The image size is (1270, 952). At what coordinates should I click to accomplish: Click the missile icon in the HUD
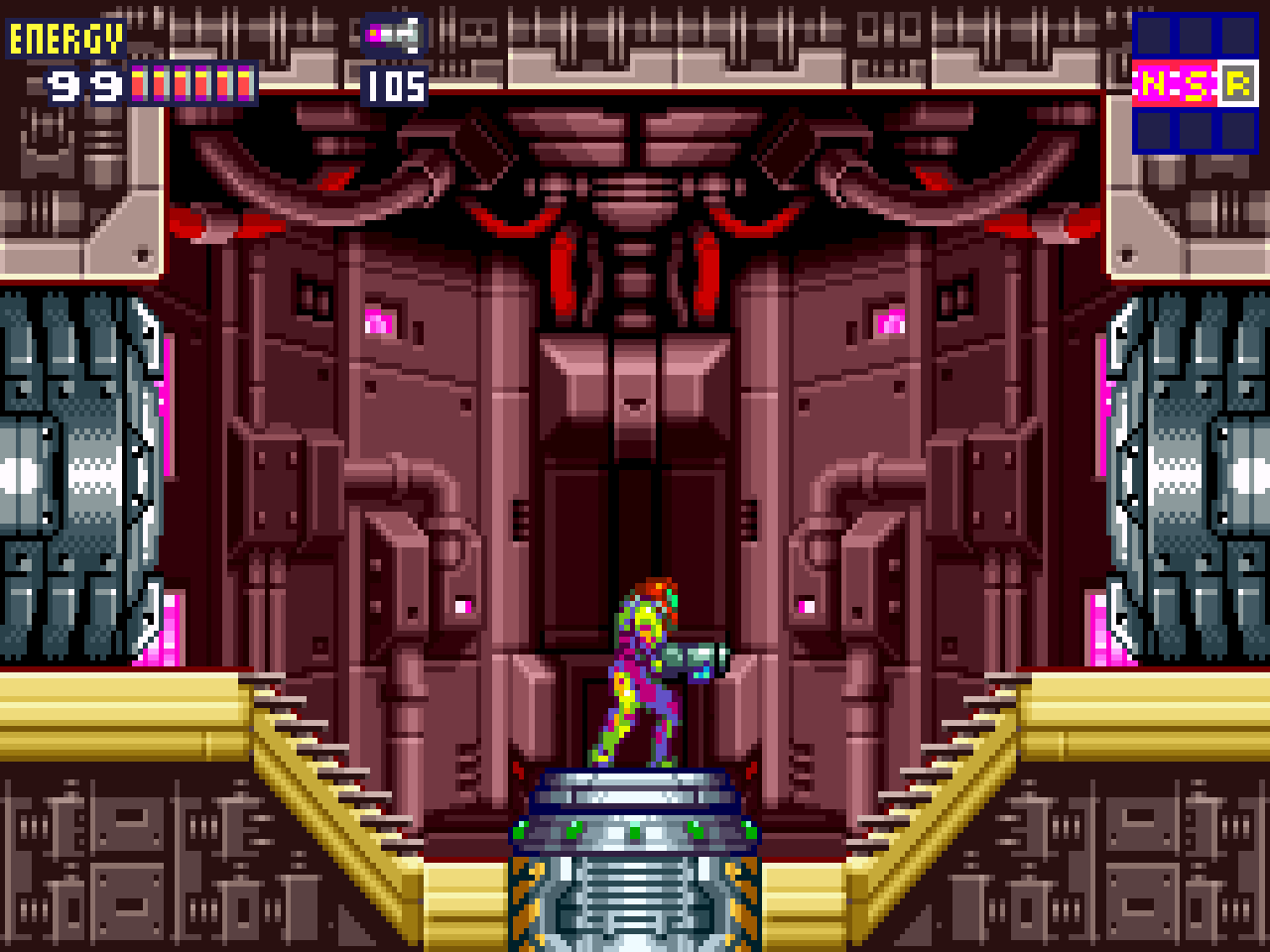pyautogui.click(x=392, y=34)
